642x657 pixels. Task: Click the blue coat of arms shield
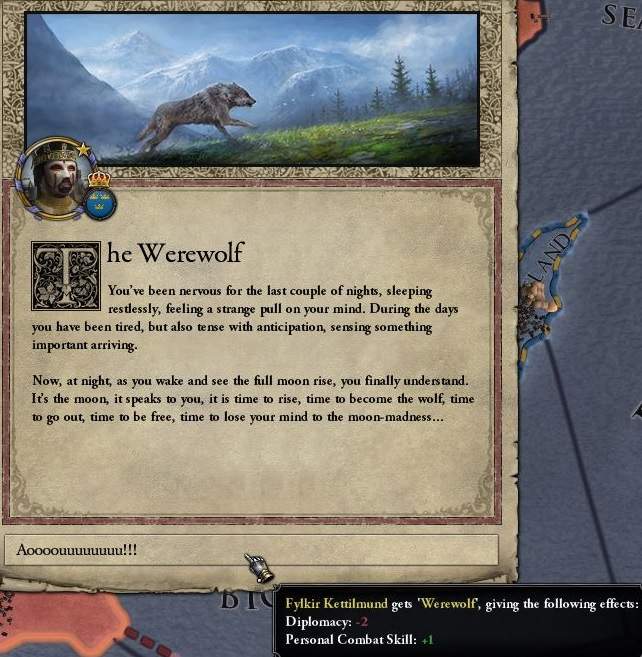pyautogui.click(x=100, y=200)
